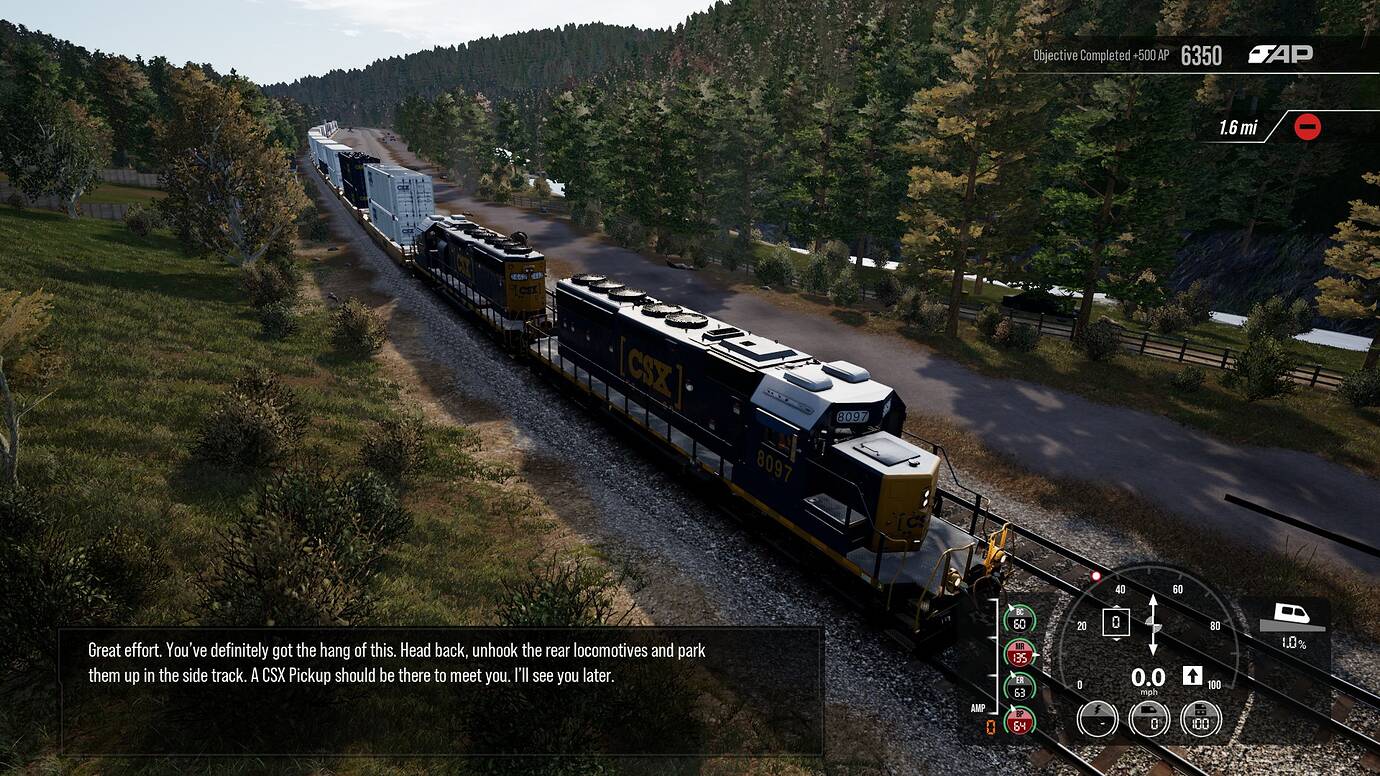This screenshot has height=776, width=1380.
Task: Click the locomotive brake dial showing 0
Action: click(1149, 718)
